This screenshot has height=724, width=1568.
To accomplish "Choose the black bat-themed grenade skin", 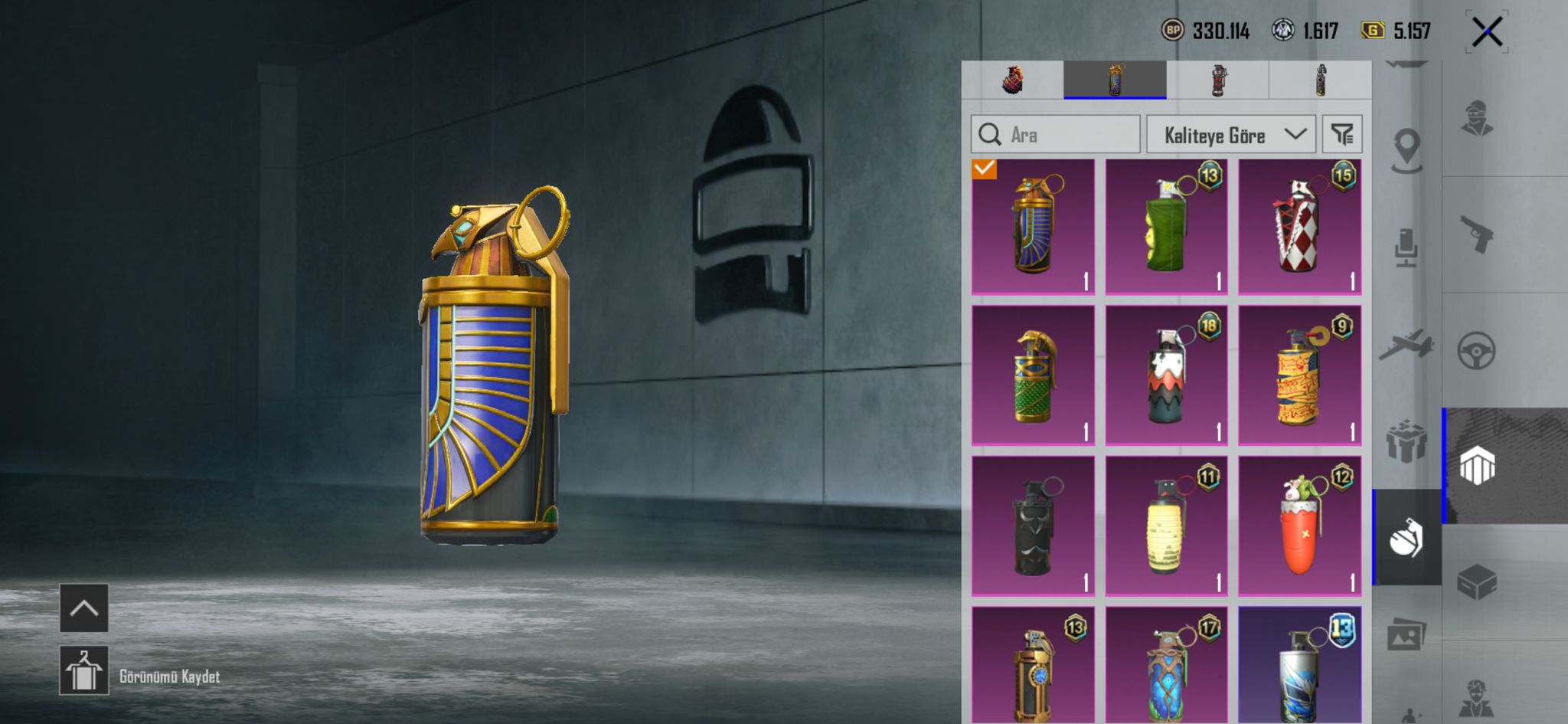I will point(1033,526).
